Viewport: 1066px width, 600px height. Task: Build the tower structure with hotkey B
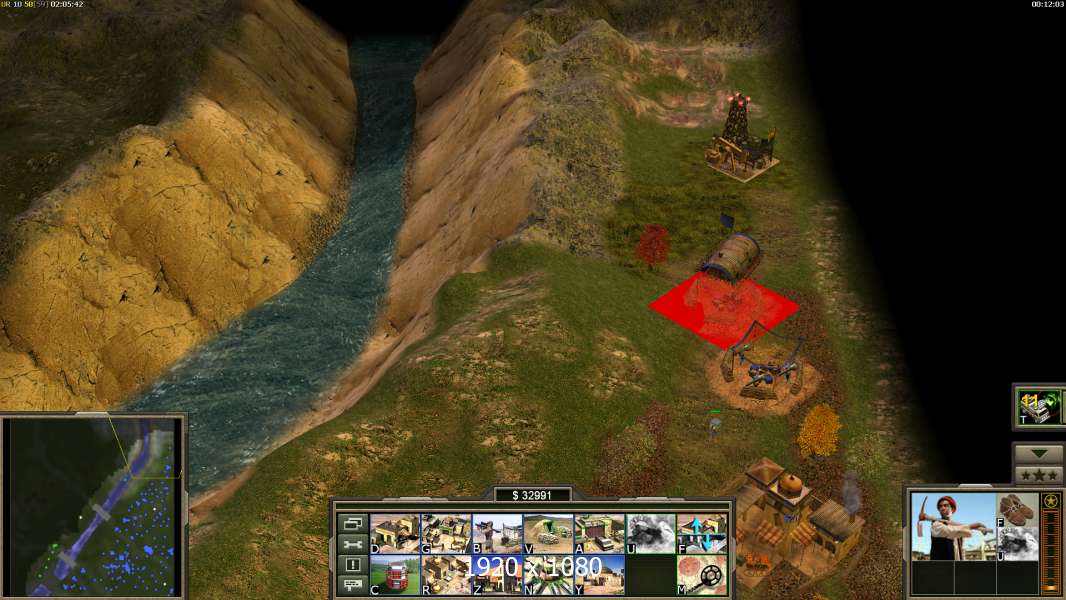click(x=497, y=534)
